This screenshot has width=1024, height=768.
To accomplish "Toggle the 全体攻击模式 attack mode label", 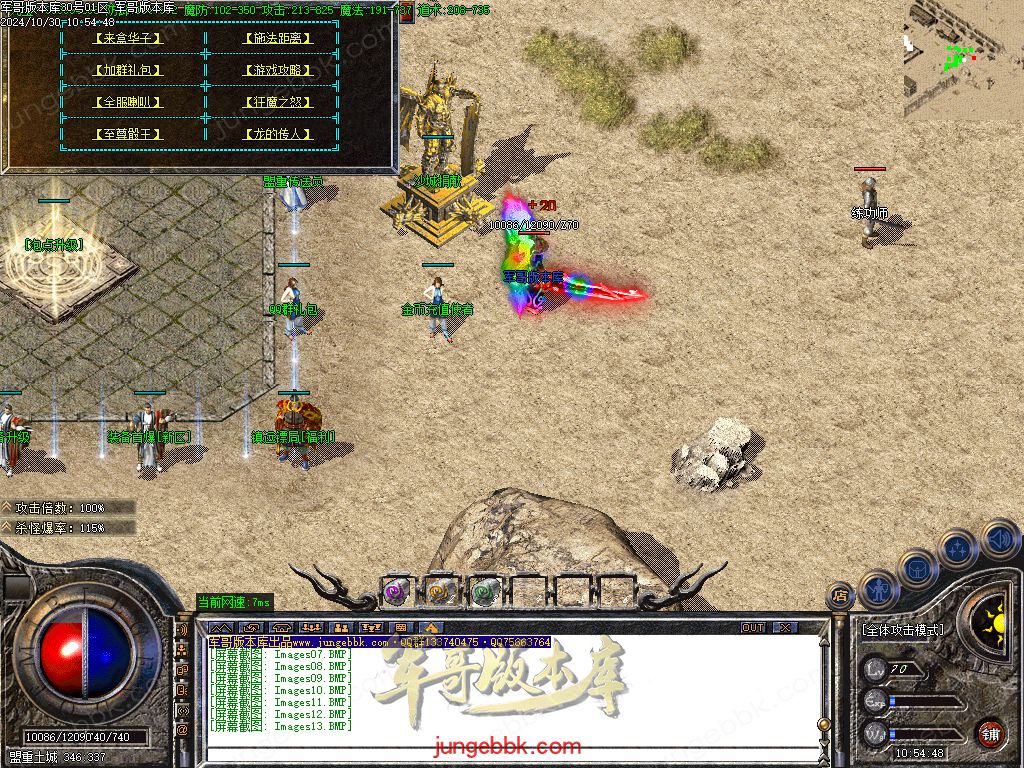I will click(x=902, y=630).
